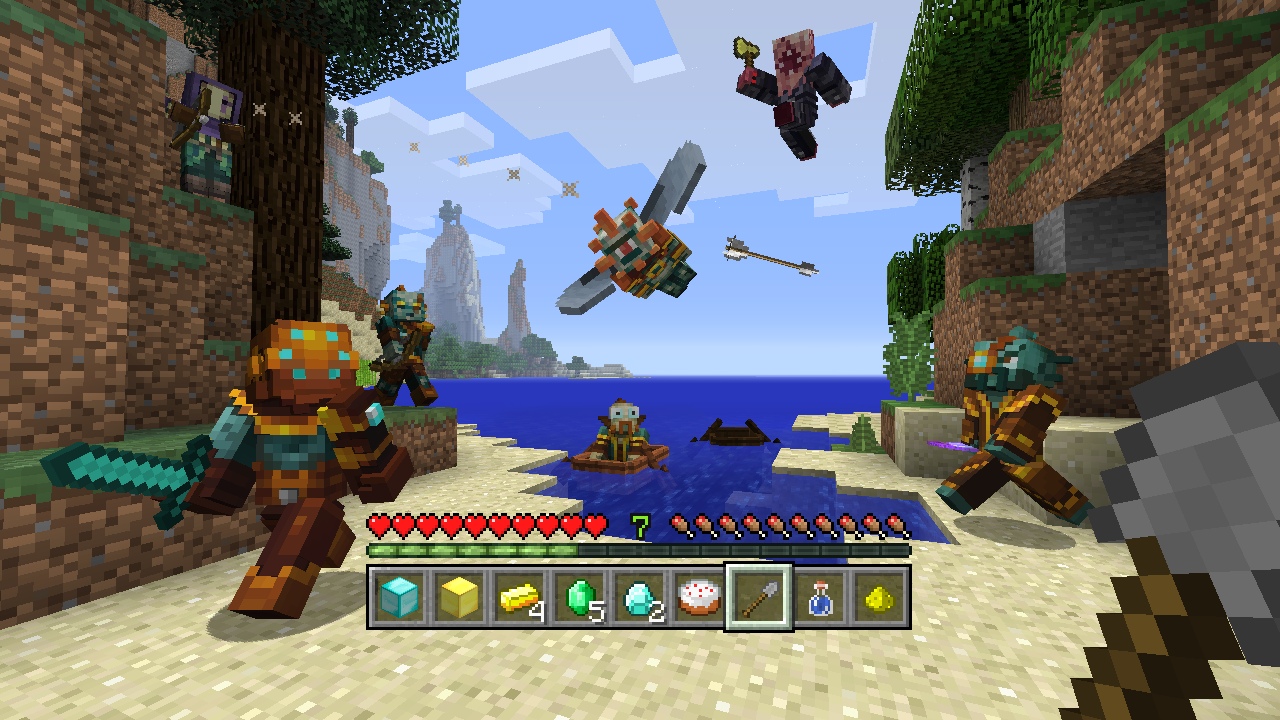
Task: Click the leftmost health heart icon
Action: [377, 524]
